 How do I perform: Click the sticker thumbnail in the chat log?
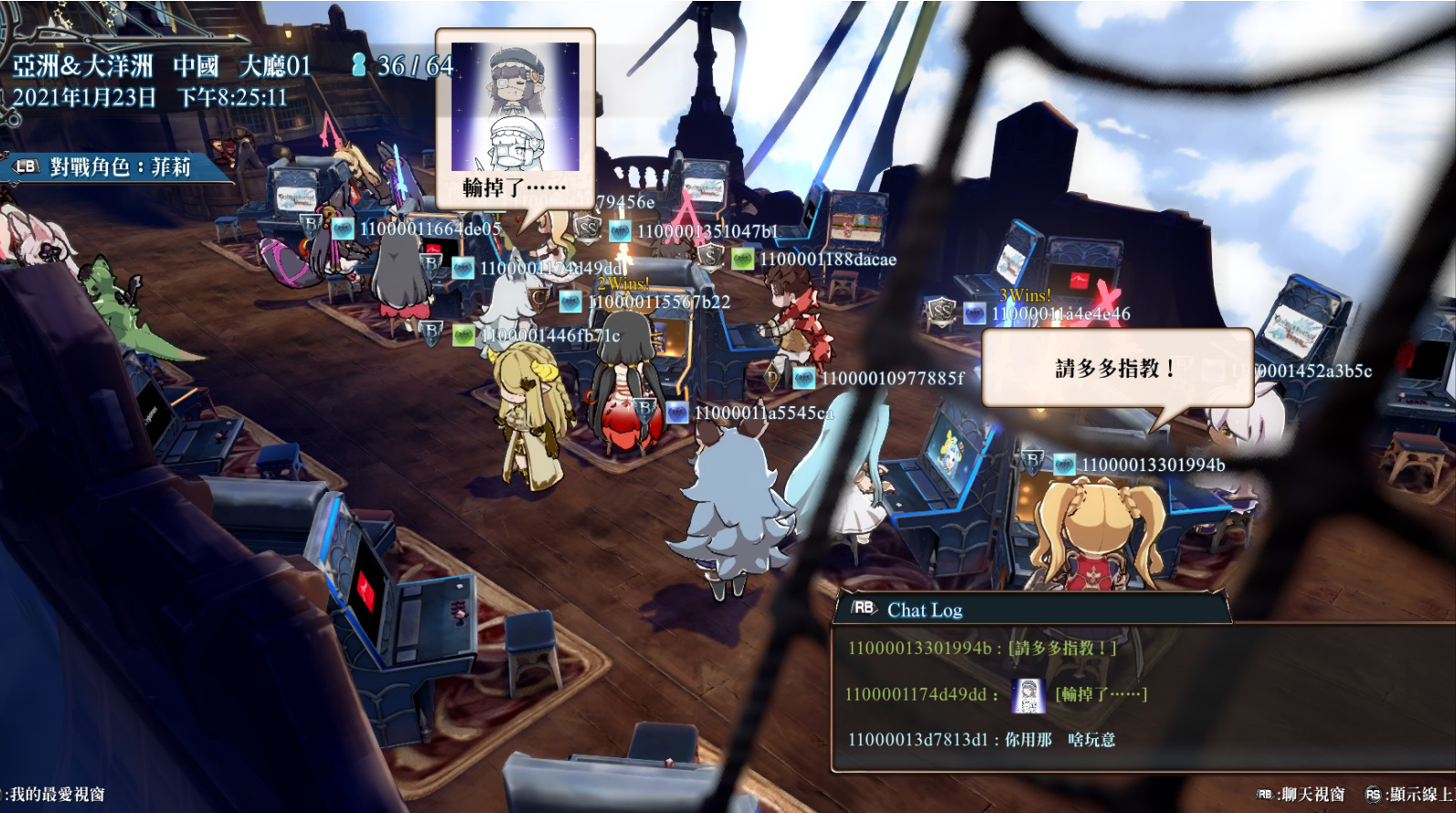(x=1028, y=696)
